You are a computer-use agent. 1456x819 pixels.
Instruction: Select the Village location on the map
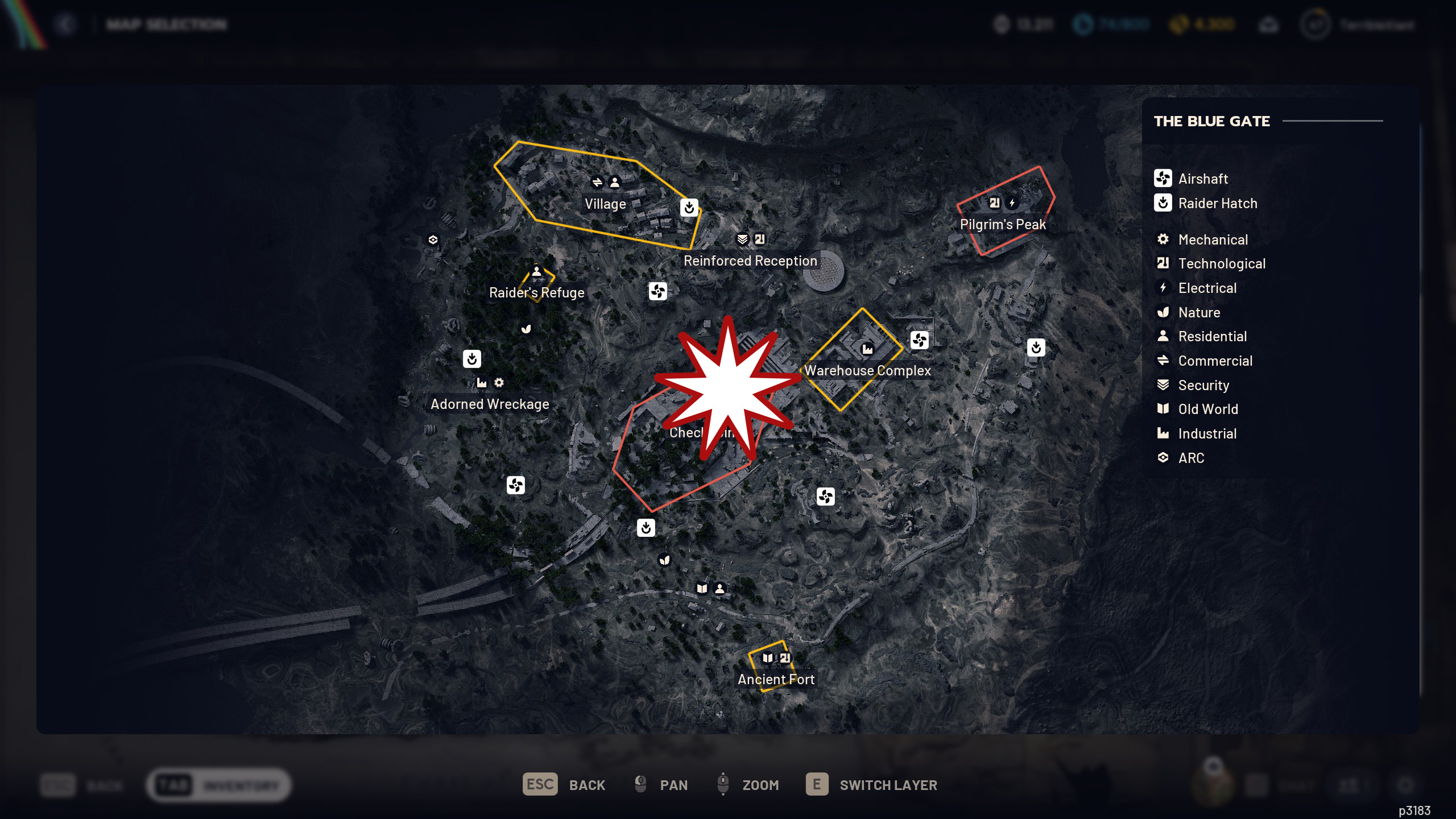pyautogui.click(x=605, y=204)
